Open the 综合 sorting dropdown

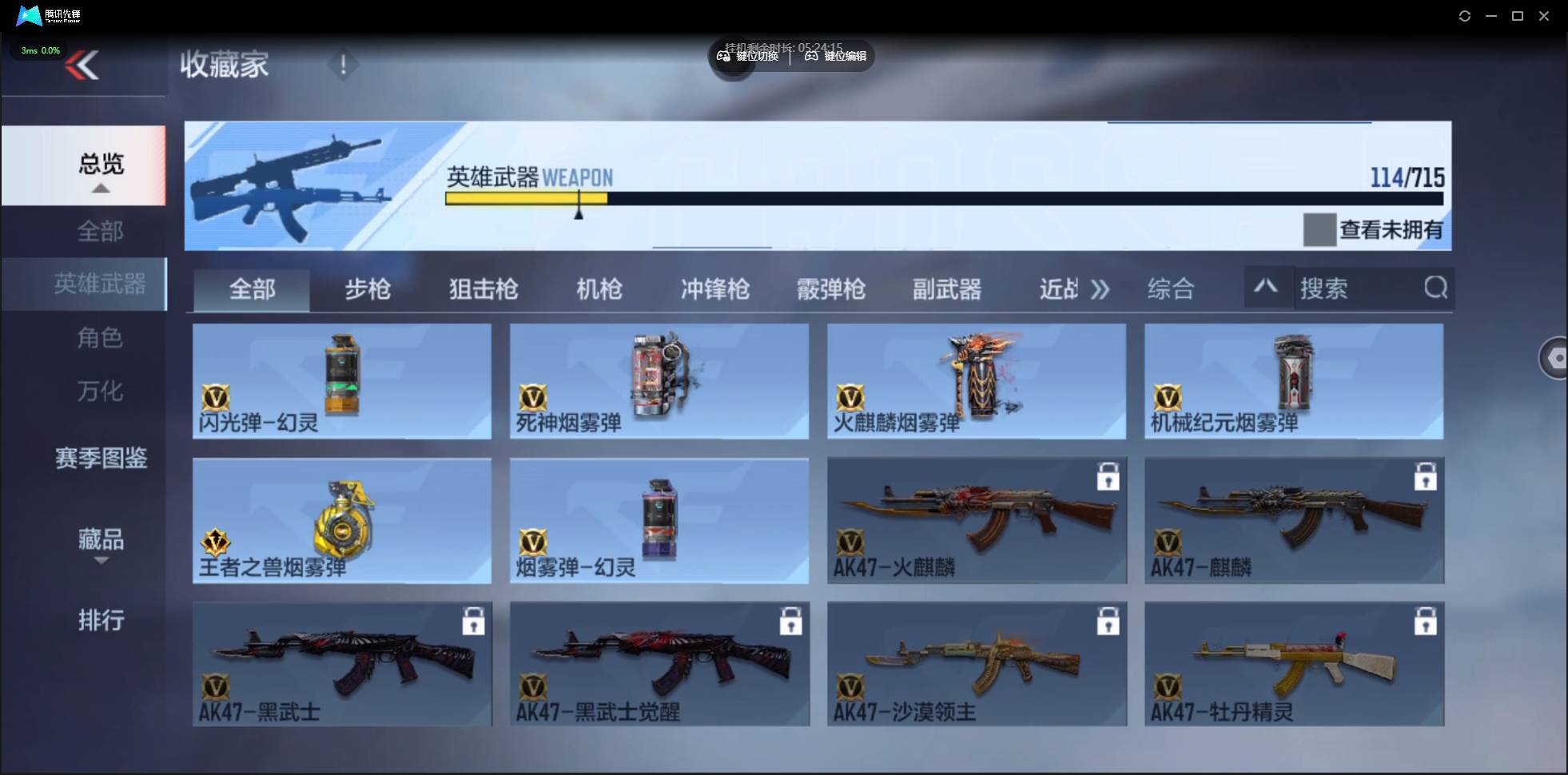(x=1171, y=288)
